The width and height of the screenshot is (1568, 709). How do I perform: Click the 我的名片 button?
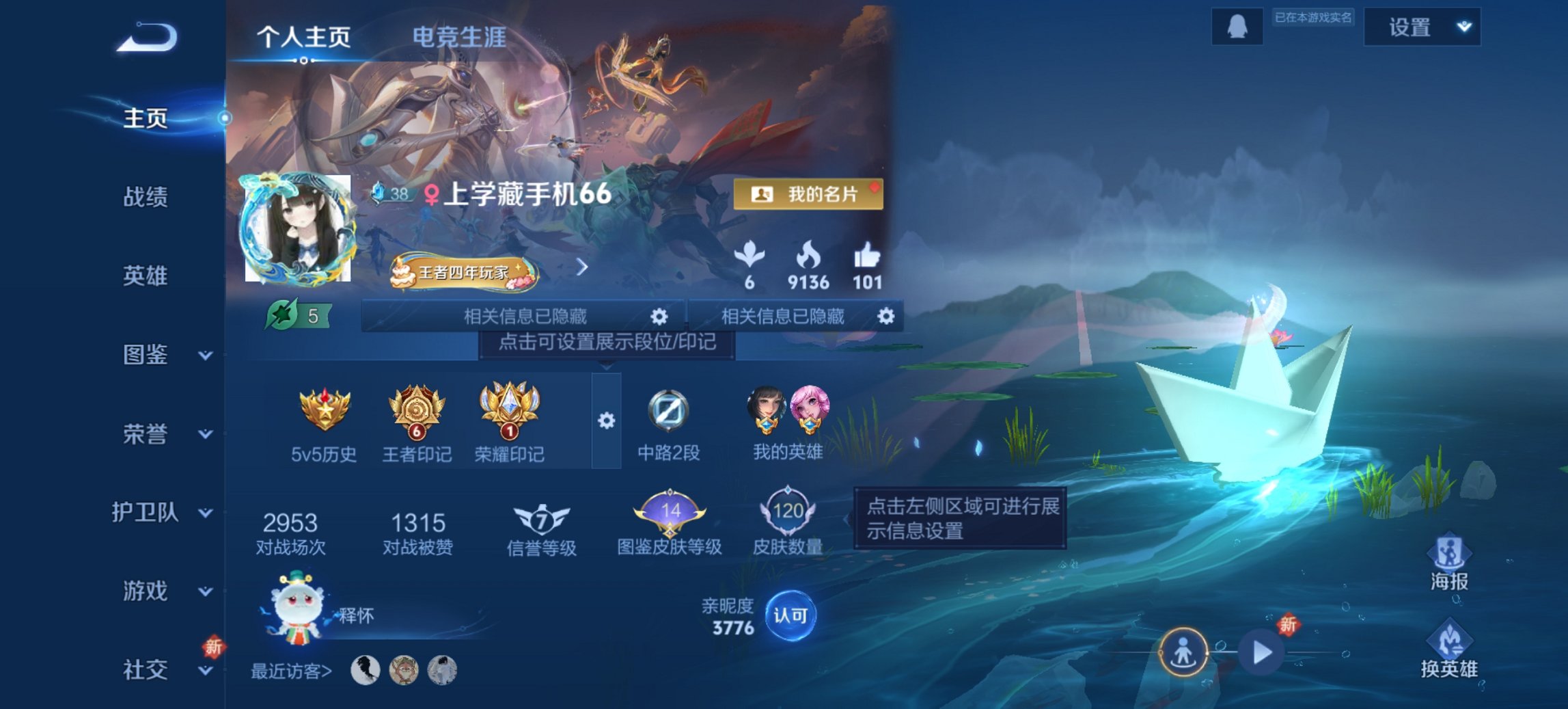(808, 193)
